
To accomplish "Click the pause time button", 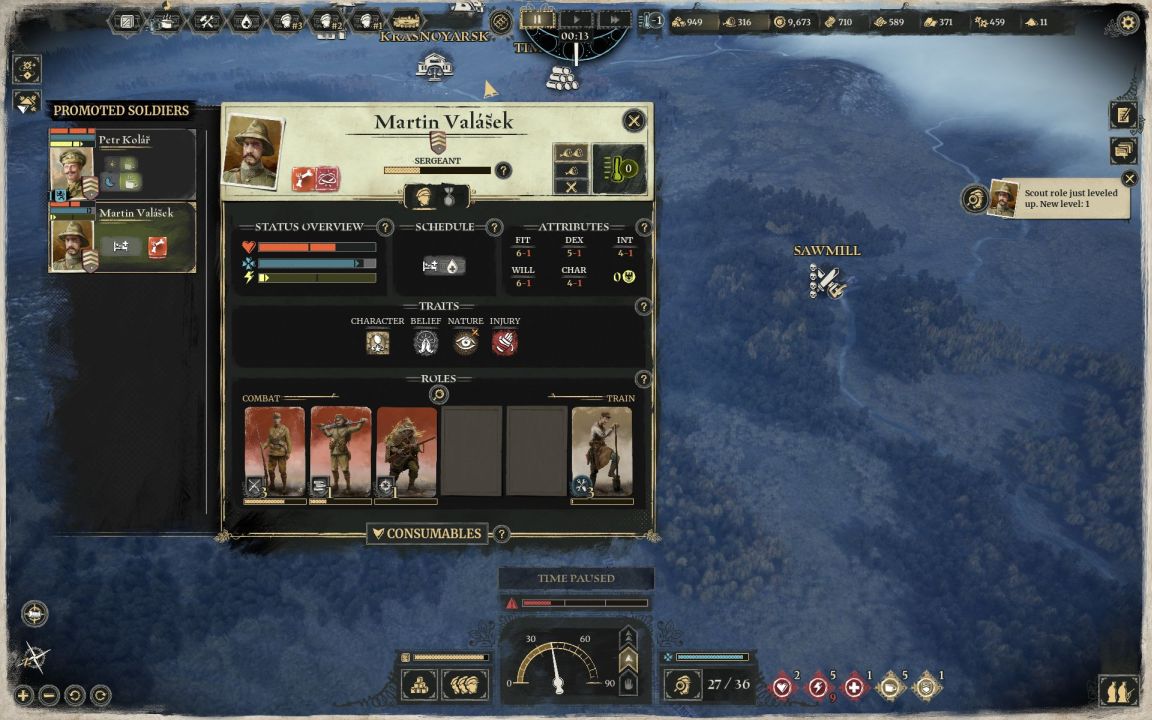I will [x=537, y=19].
